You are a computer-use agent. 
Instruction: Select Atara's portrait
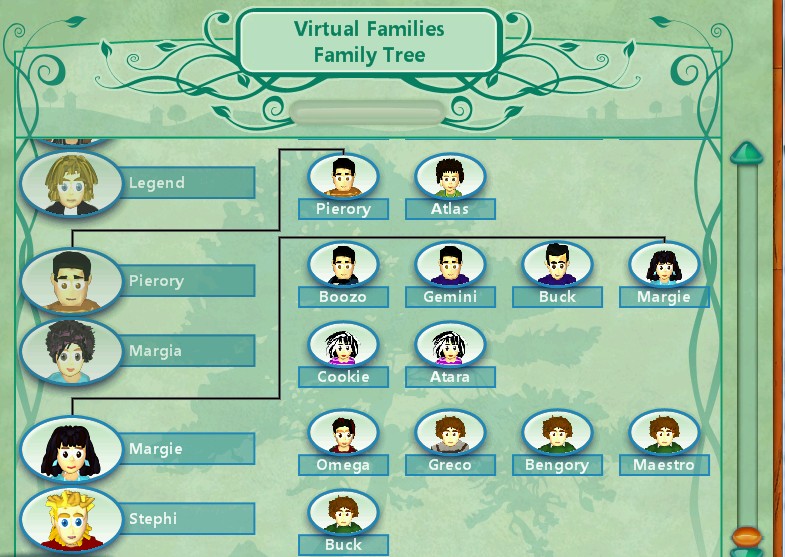pyautogui.click(x=451, y=346)
